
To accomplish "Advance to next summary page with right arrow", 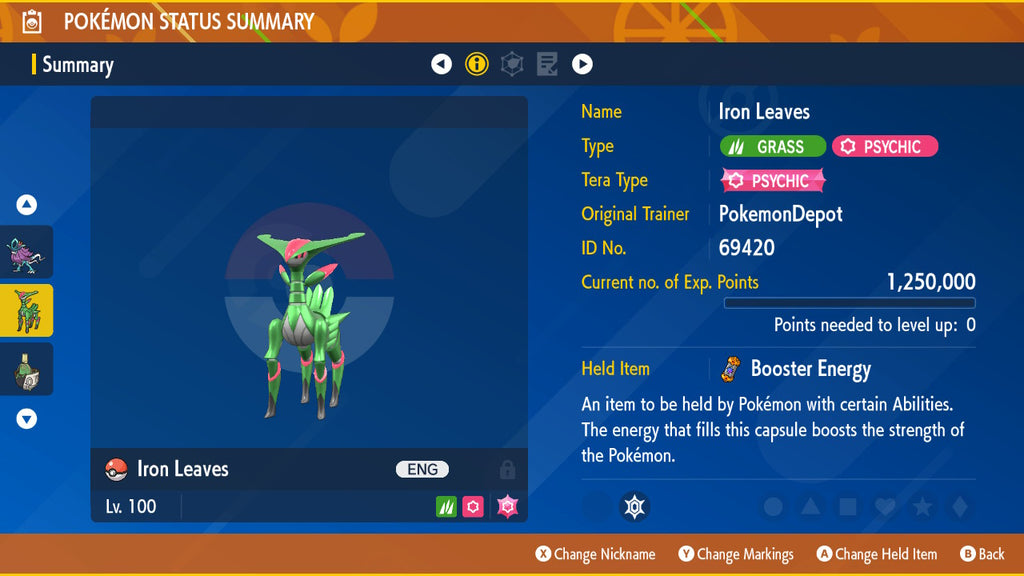I will coord(582,65).
